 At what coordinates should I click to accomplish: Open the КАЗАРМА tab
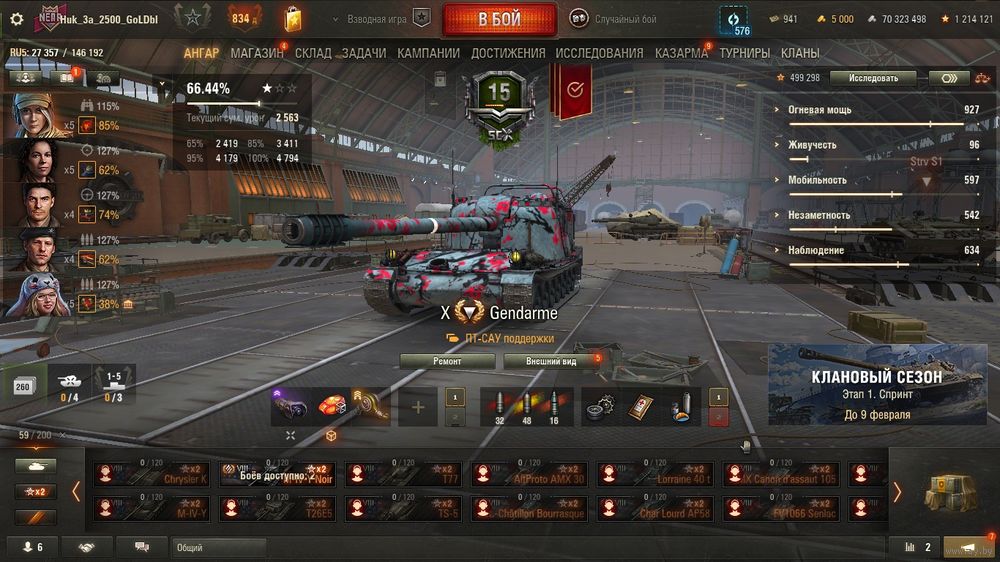click(x=681, y=53)
